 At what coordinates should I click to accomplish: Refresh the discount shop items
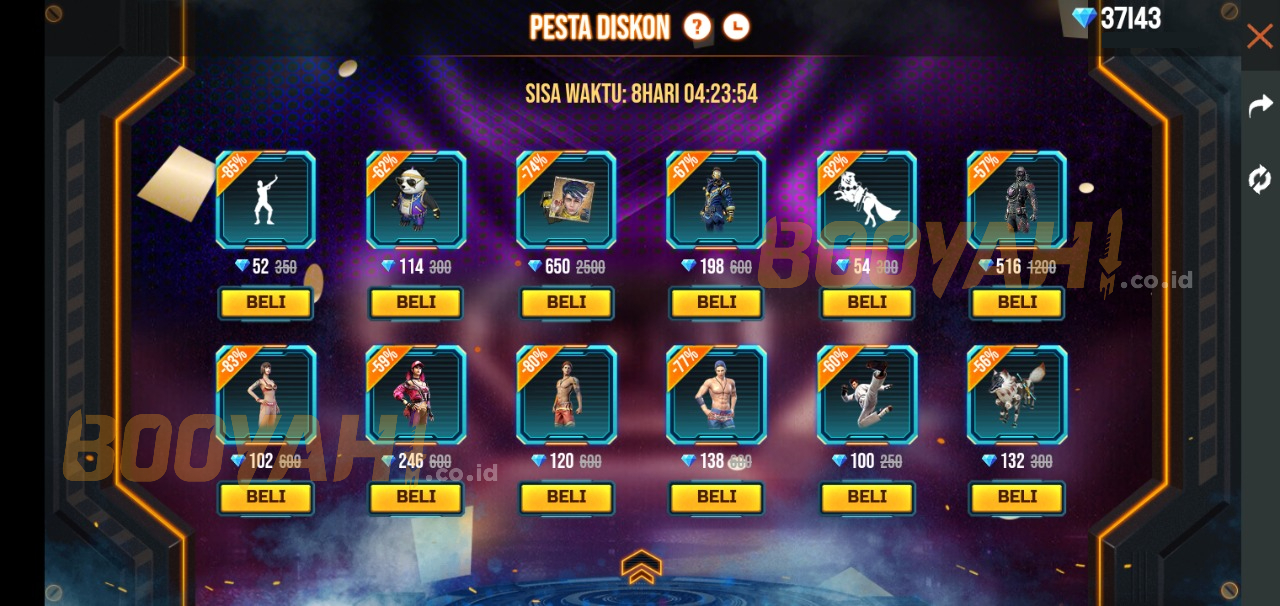pos(1260,179)
